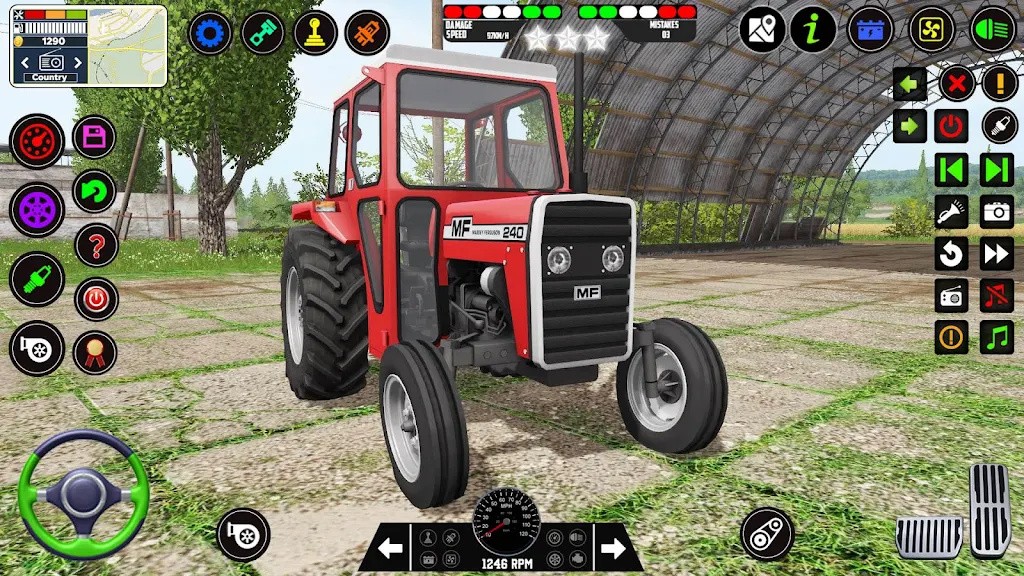Select the purple wheel icon
The height and width of the screenshot is (576, 1024).
pyautogui.click(x=37, y=209)
